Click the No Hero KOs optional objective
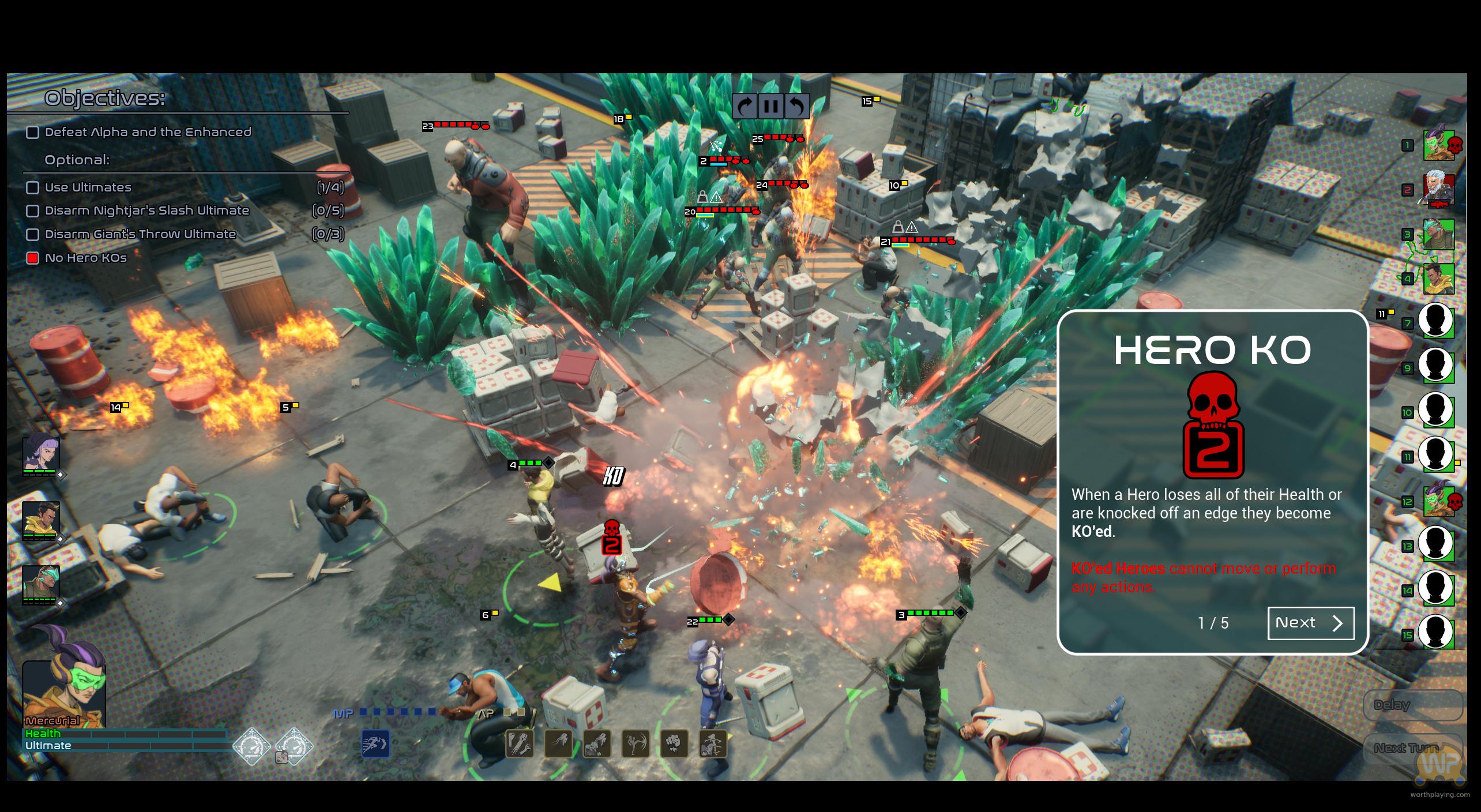 tap(85, 258)
